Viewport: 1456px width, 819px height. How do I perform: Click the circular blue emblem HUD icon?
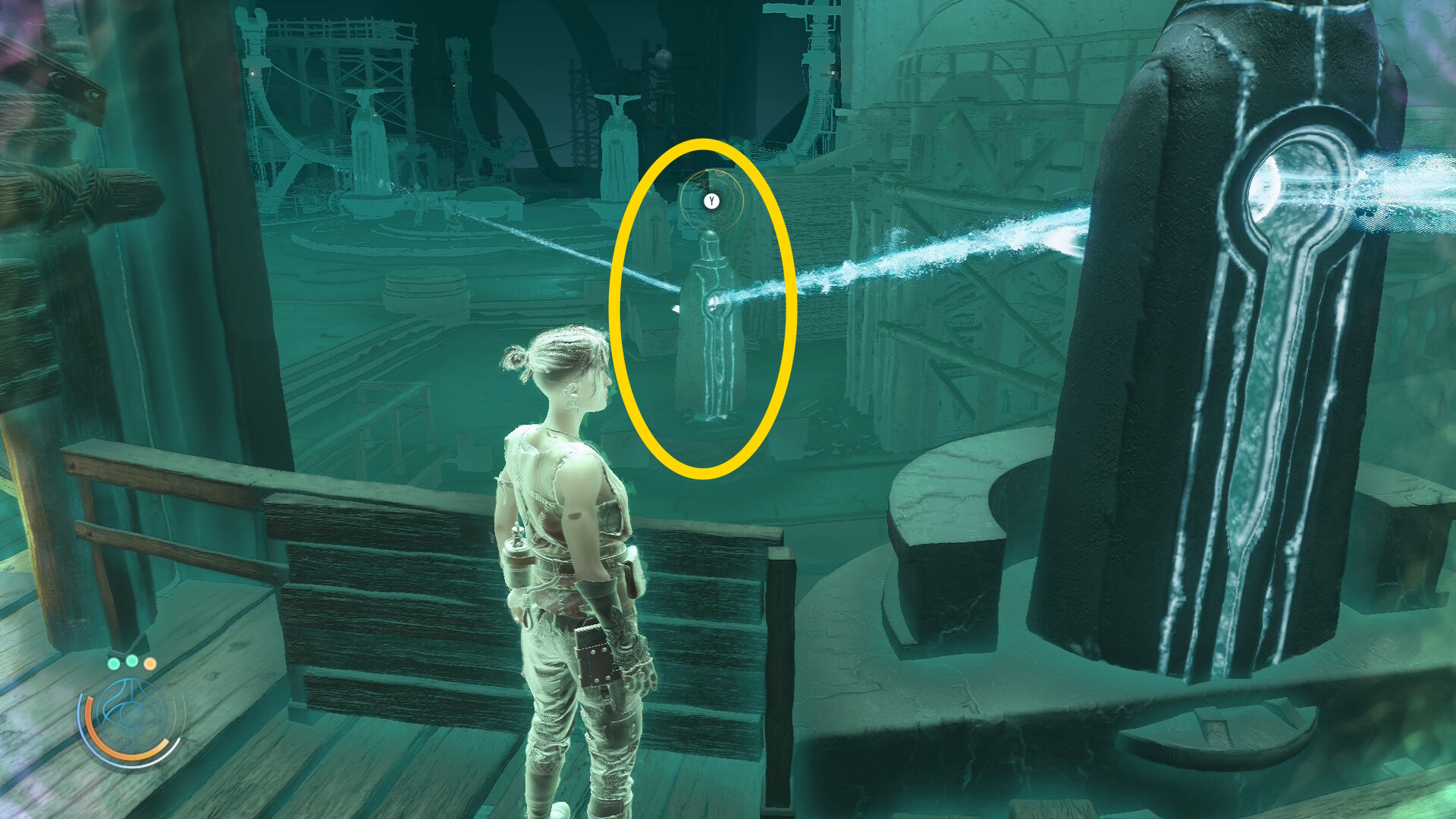(131, 715)
